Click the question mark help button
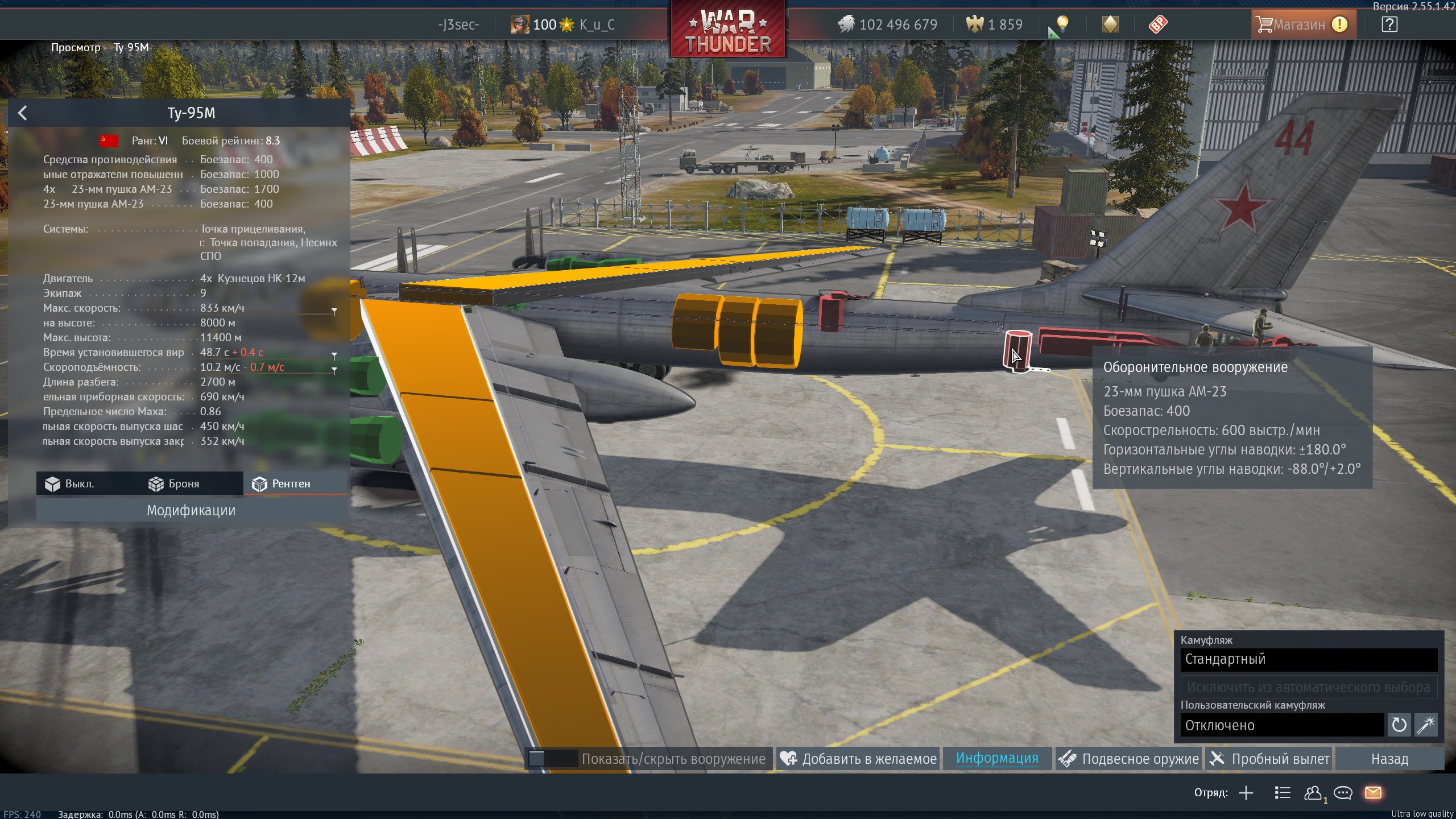The height and width of the screenshot is (819, 1456). (1389, 24)
